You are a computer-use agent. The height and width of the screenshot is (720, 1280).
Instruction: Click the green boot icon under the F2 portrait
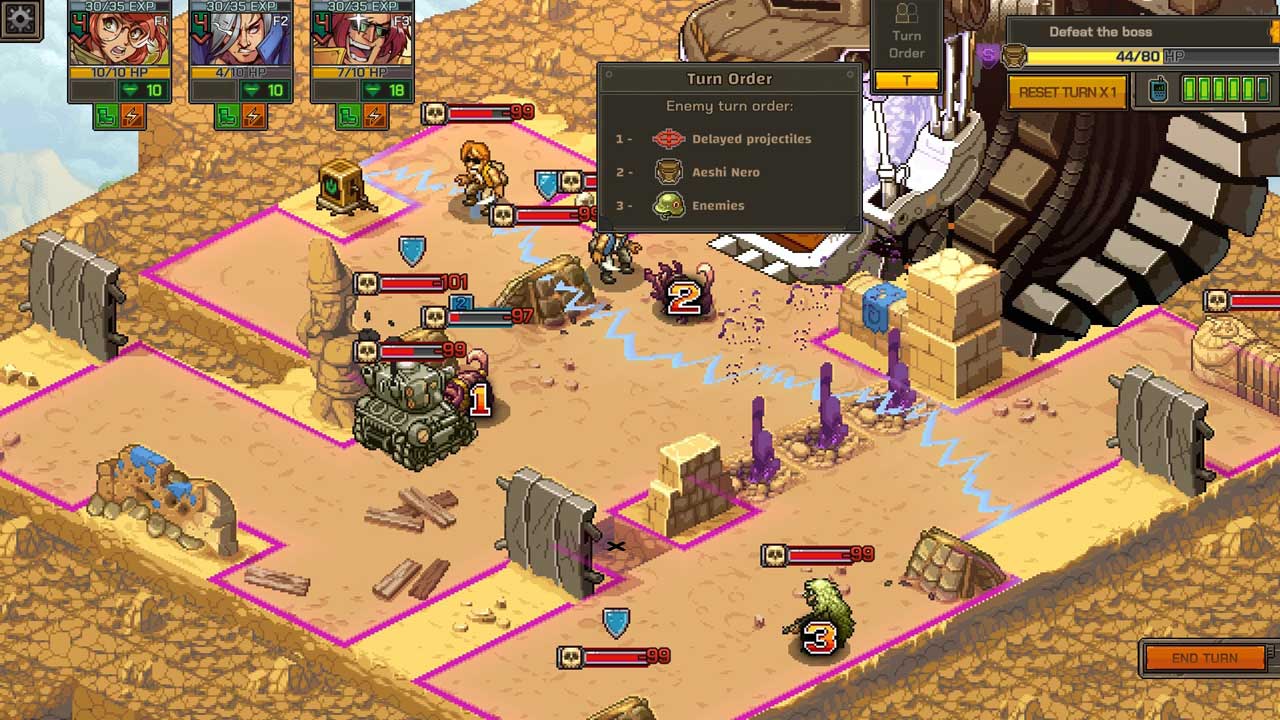click(x=229, y=117)
